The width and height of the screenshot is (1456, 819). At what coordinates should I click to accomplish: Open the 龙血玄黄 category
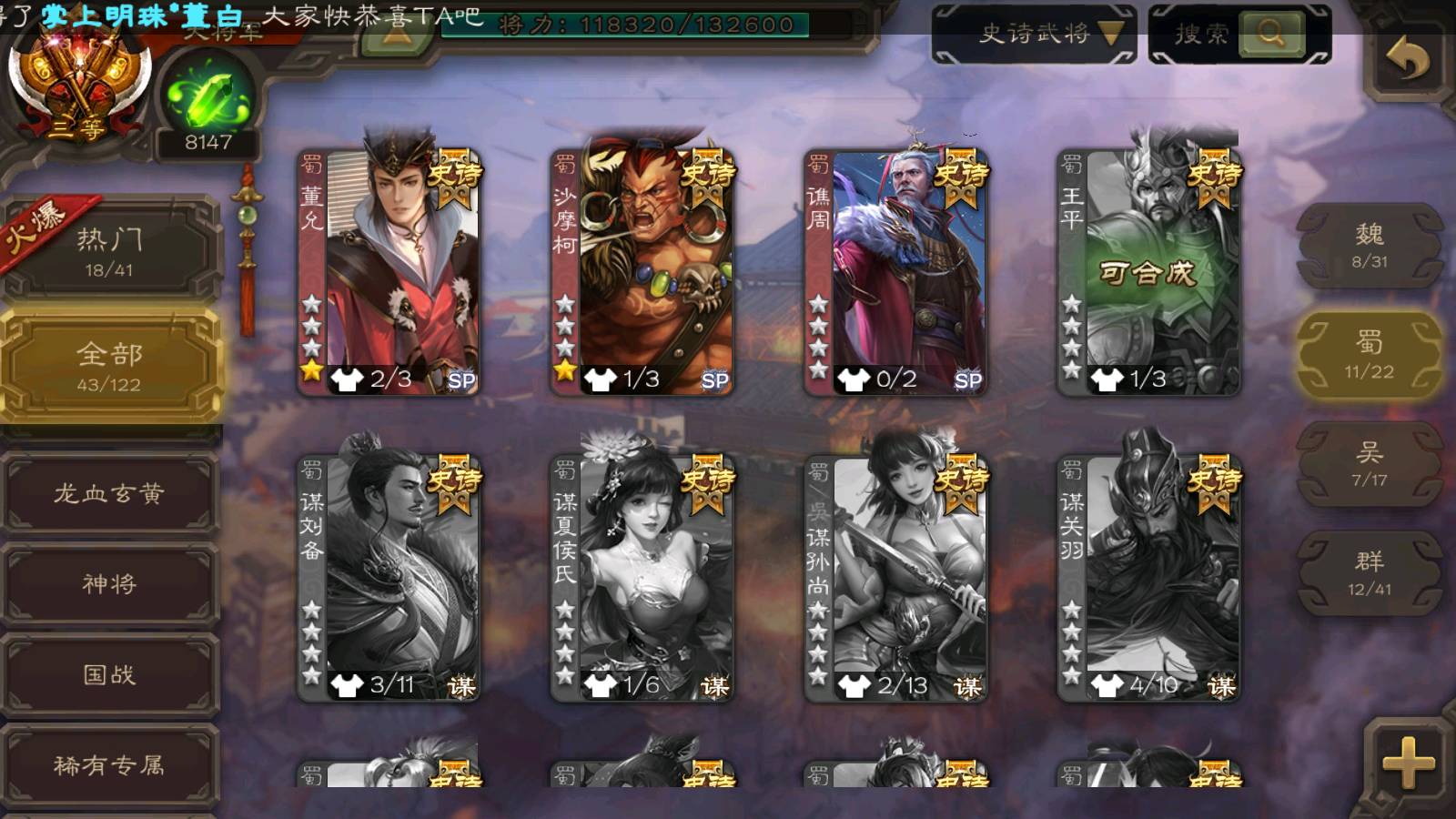pyautogui.click(x=109, y=493)
